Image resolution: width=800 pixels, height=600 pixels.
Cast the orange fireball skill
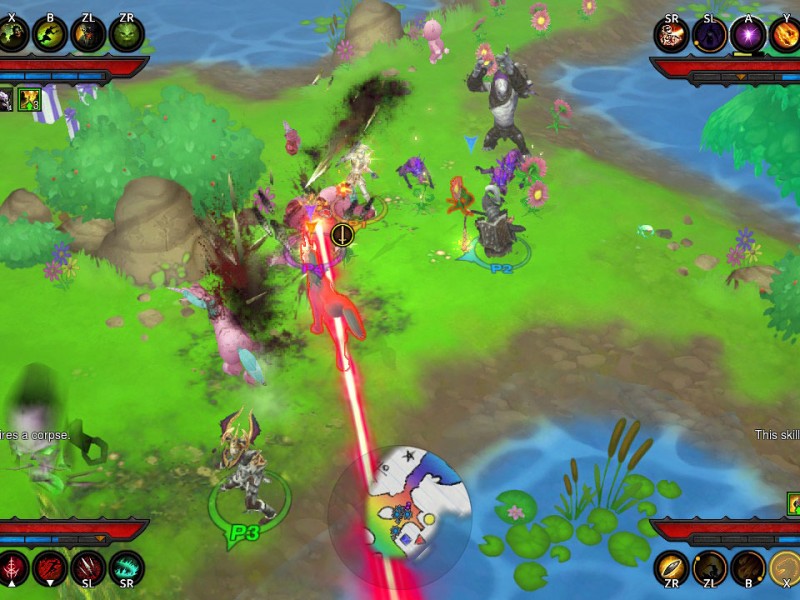click(x=785, y=34)
